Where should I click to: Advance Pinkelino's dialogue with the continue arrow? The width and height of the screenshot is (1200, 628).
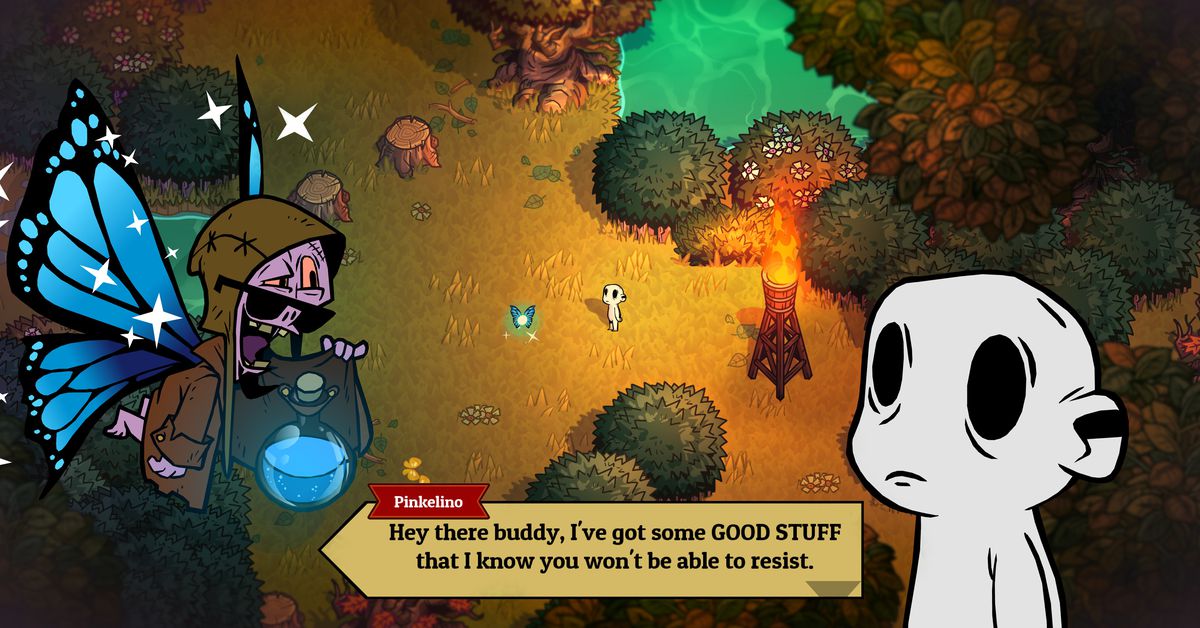pos(832,588)
